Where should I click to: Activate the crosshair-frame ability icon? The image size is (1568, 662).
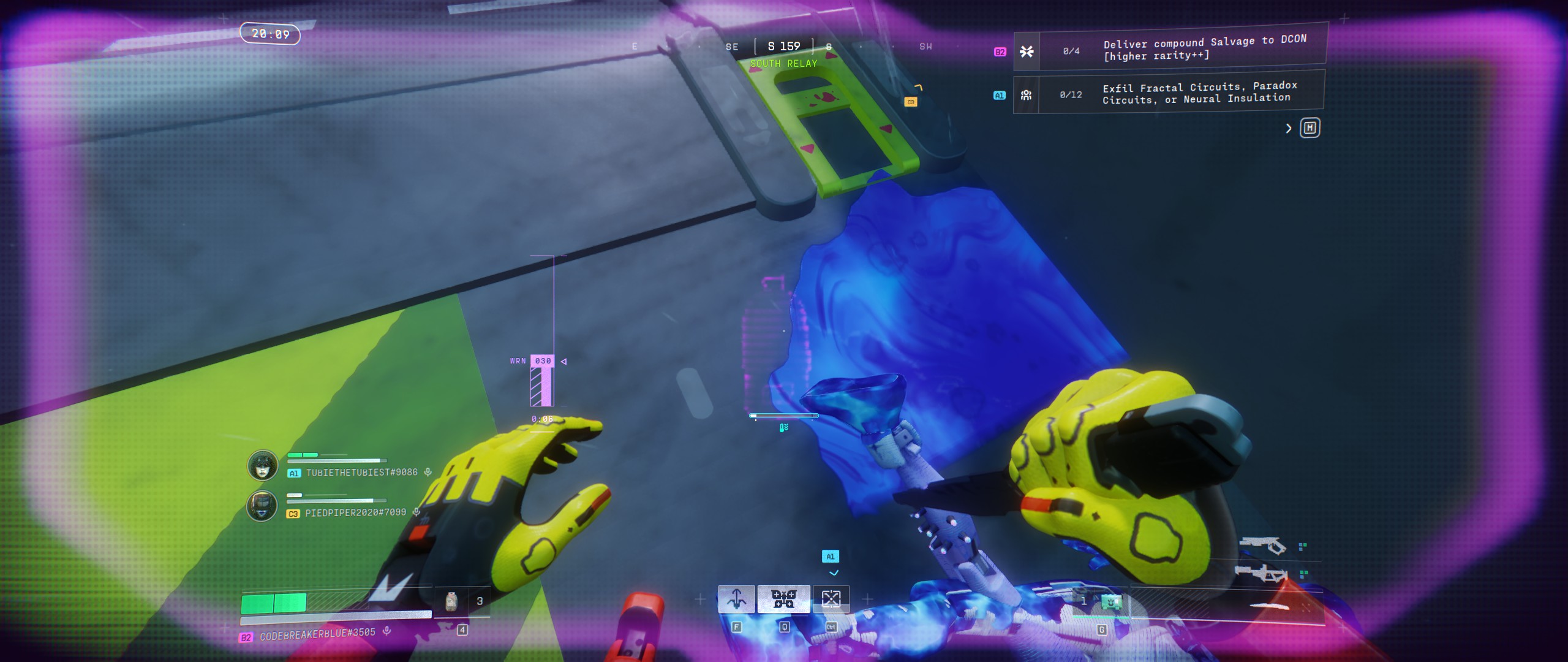831,599
